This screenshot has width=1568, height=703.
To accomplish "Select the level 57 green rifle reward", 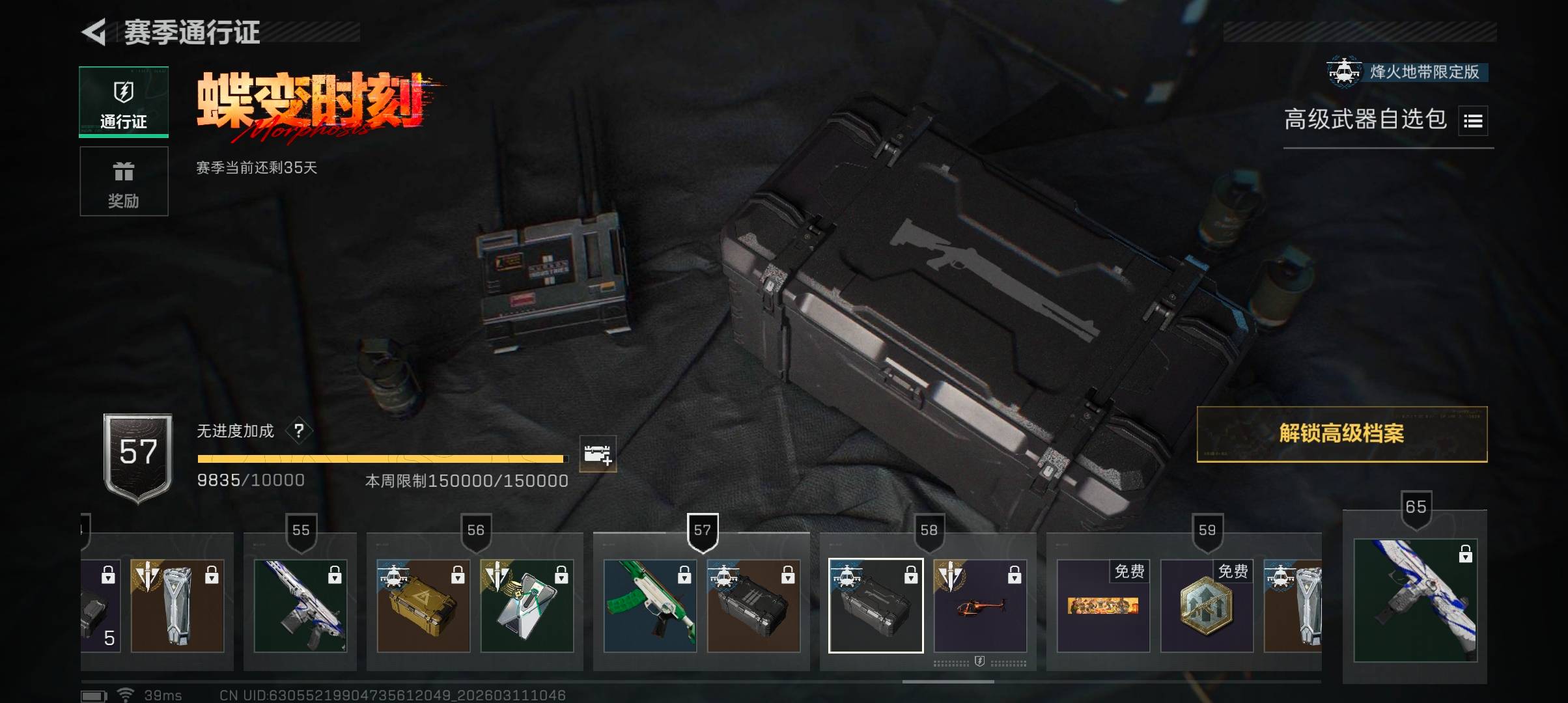I will point(650,606).
